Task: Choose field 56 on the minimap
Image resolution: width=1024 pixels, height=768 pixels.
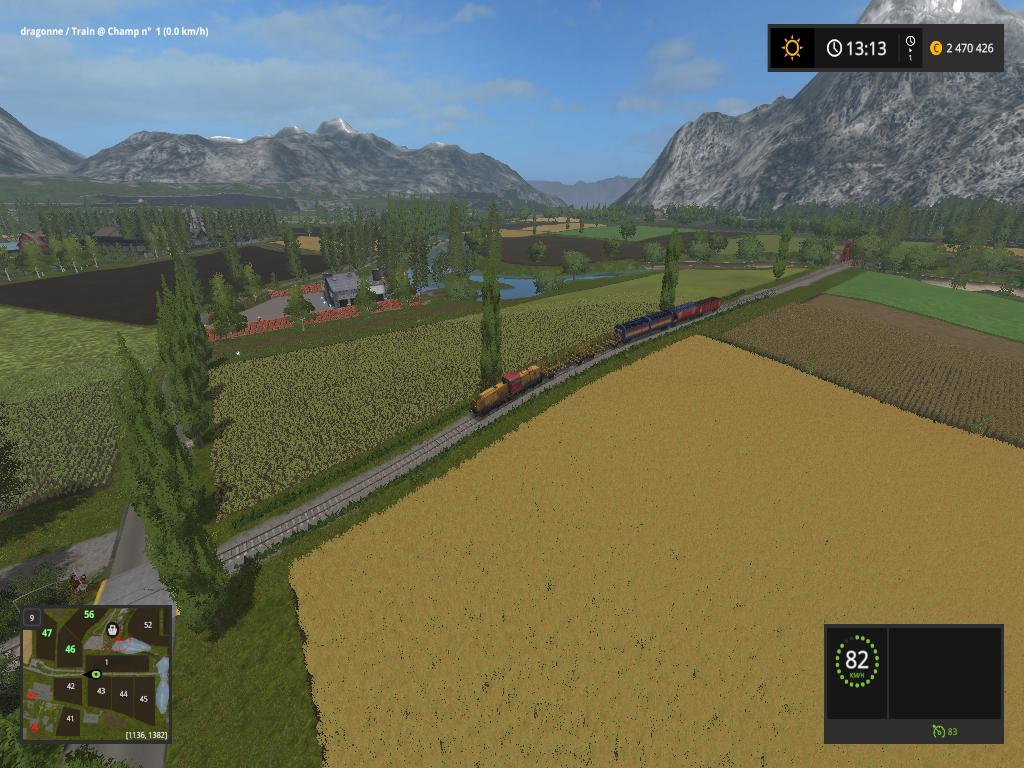Action: 89,614
